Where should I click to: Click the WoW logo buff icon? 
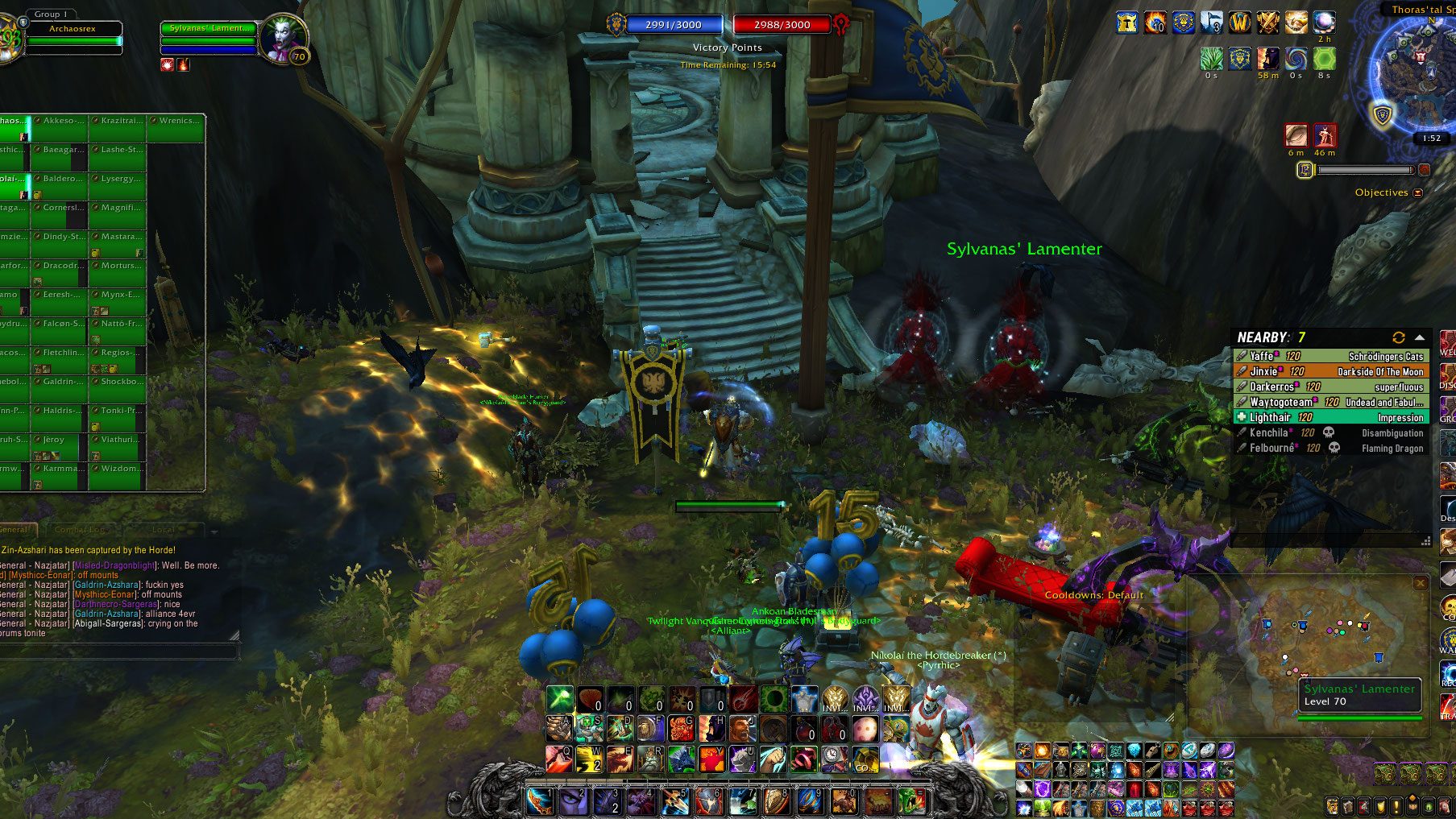point(1239,23)
